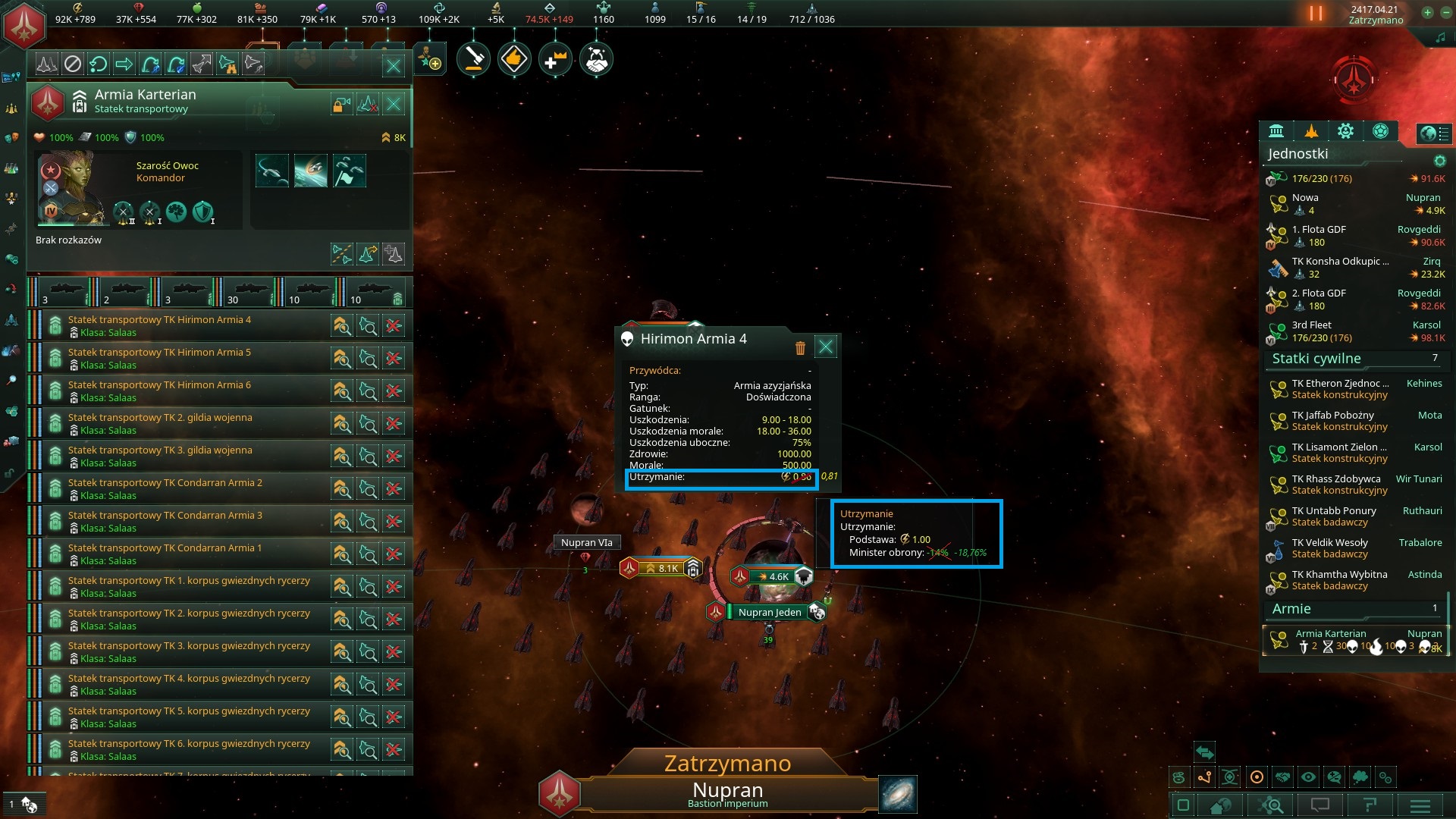
Task: Click the double-arrow collapse control above map modes
Action: tap(1204, 753)
